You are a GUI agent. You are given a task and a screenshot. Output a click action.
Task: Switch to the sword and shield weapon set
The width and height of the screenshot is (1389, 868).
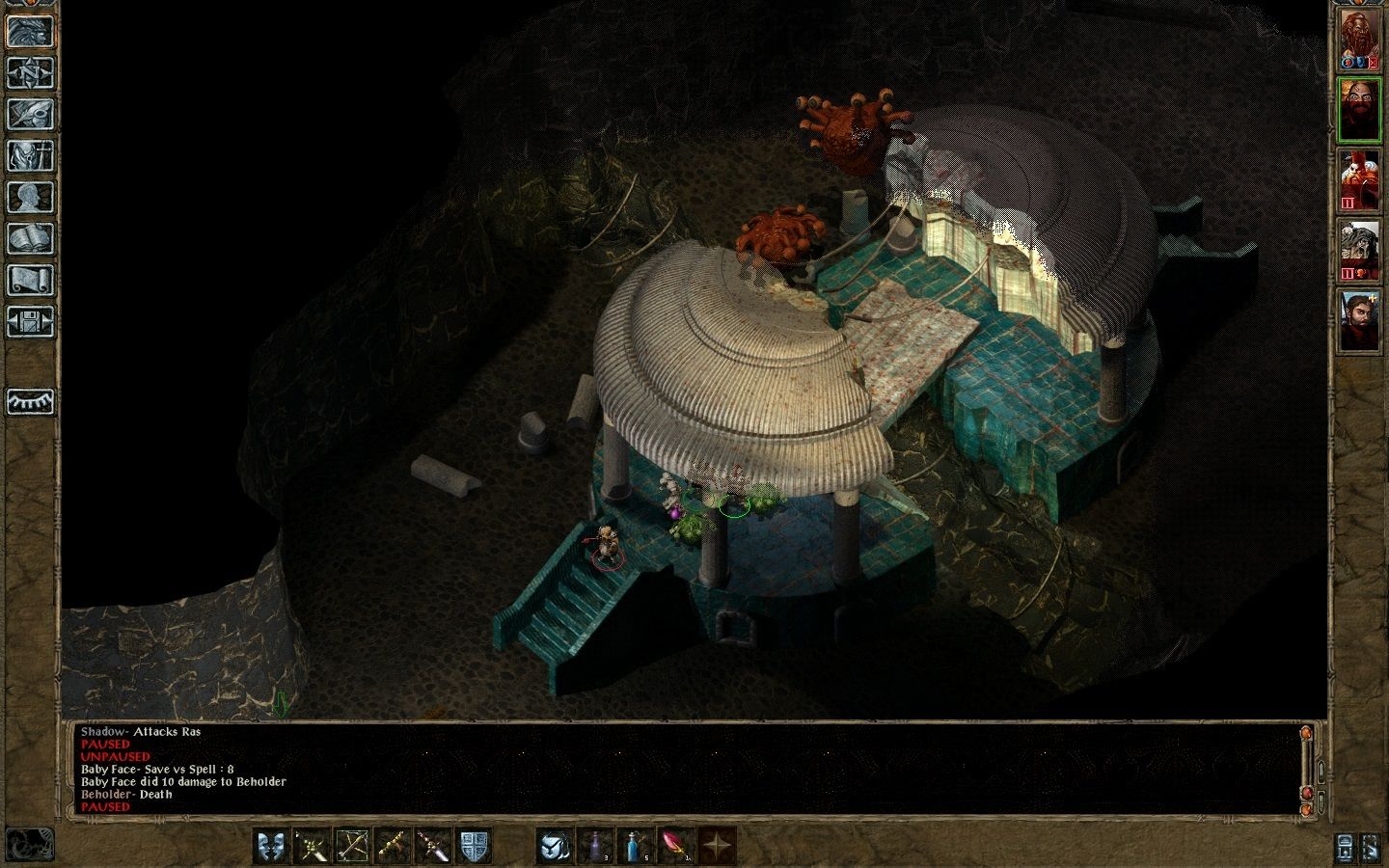pyautogui.click(x=474, y=848)
